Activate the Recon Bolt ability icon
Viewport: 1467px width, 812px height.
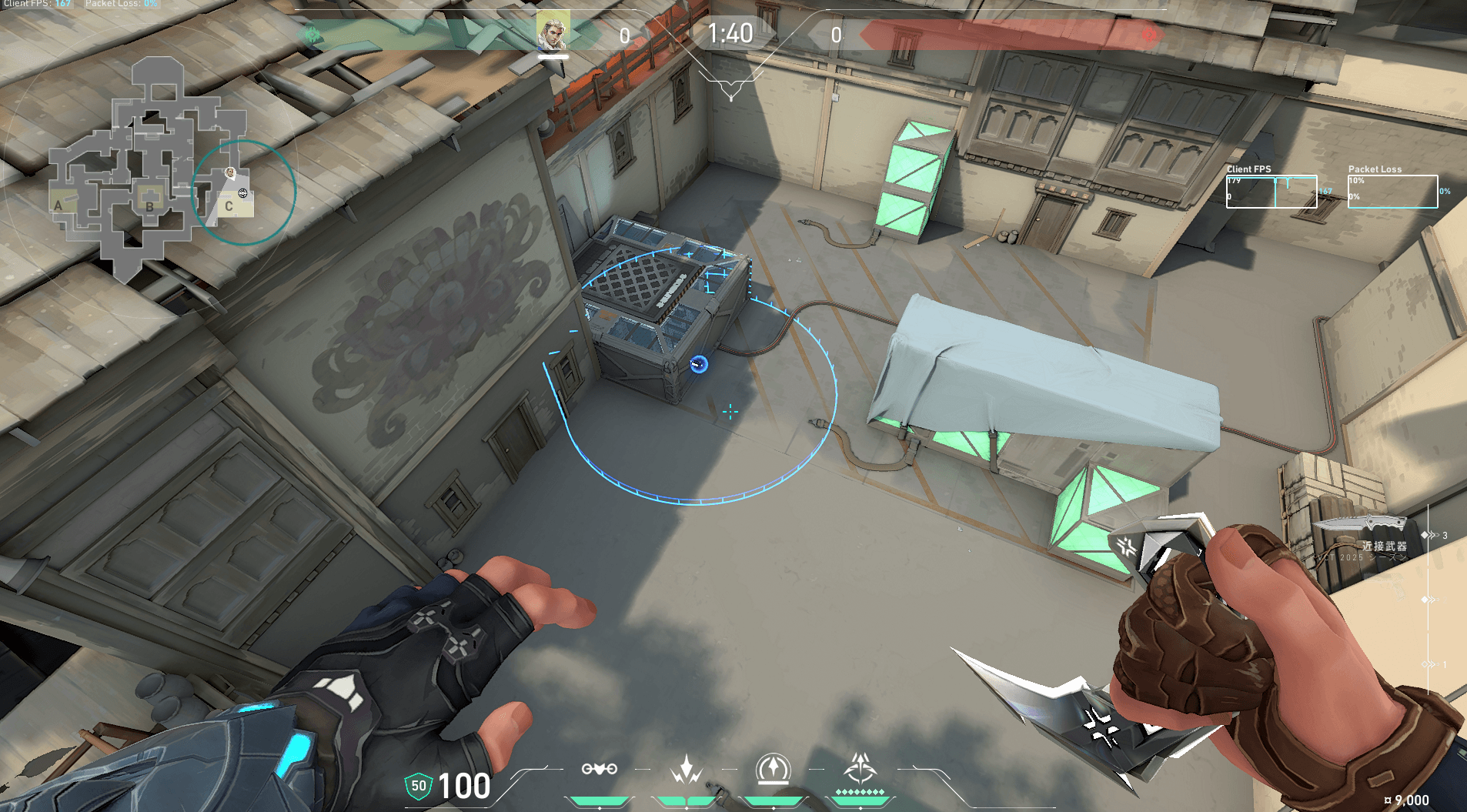point(773,769)
